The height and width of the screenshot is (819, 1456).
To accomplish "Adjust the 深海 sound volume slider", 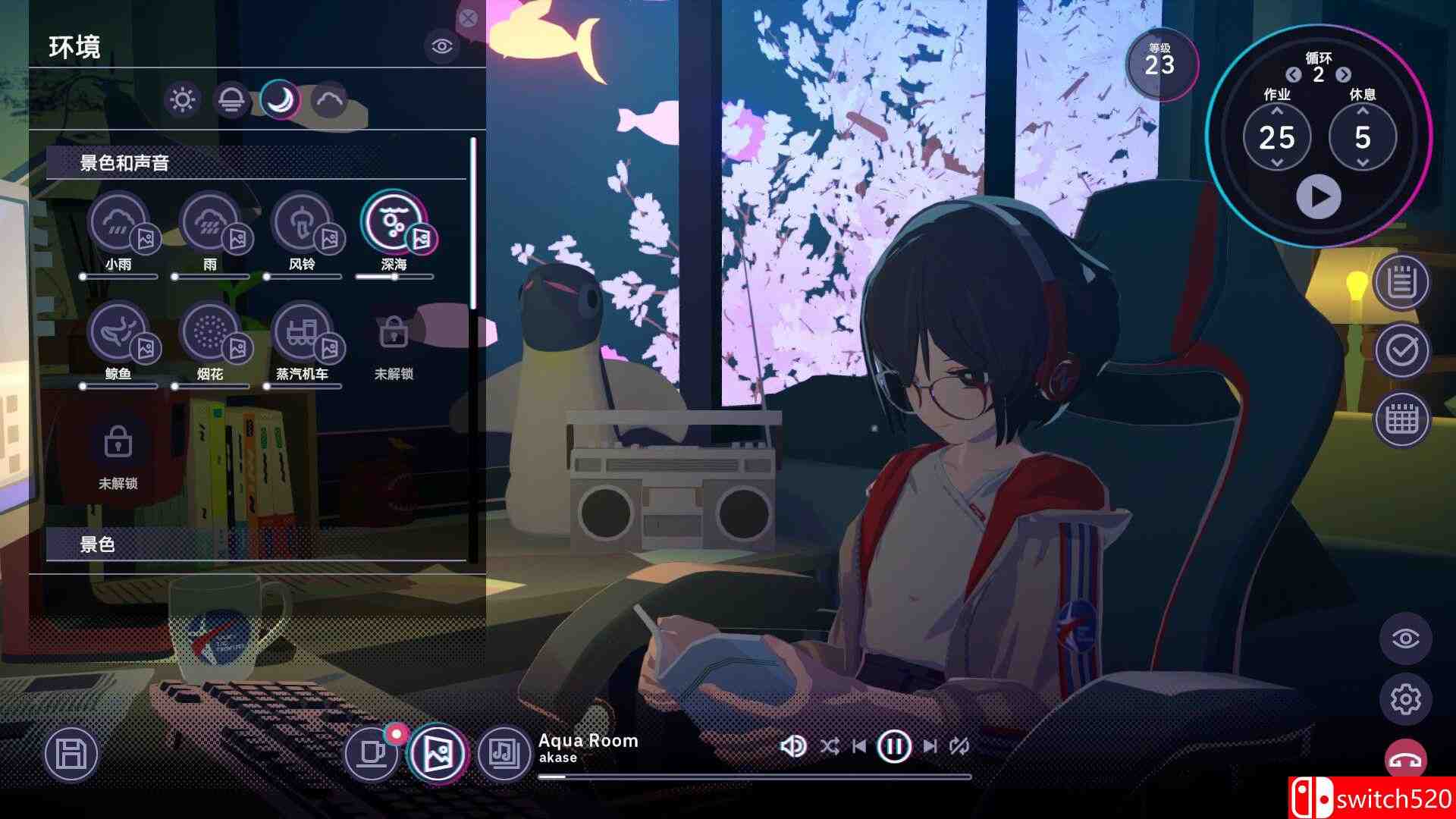I will point(394,278).
